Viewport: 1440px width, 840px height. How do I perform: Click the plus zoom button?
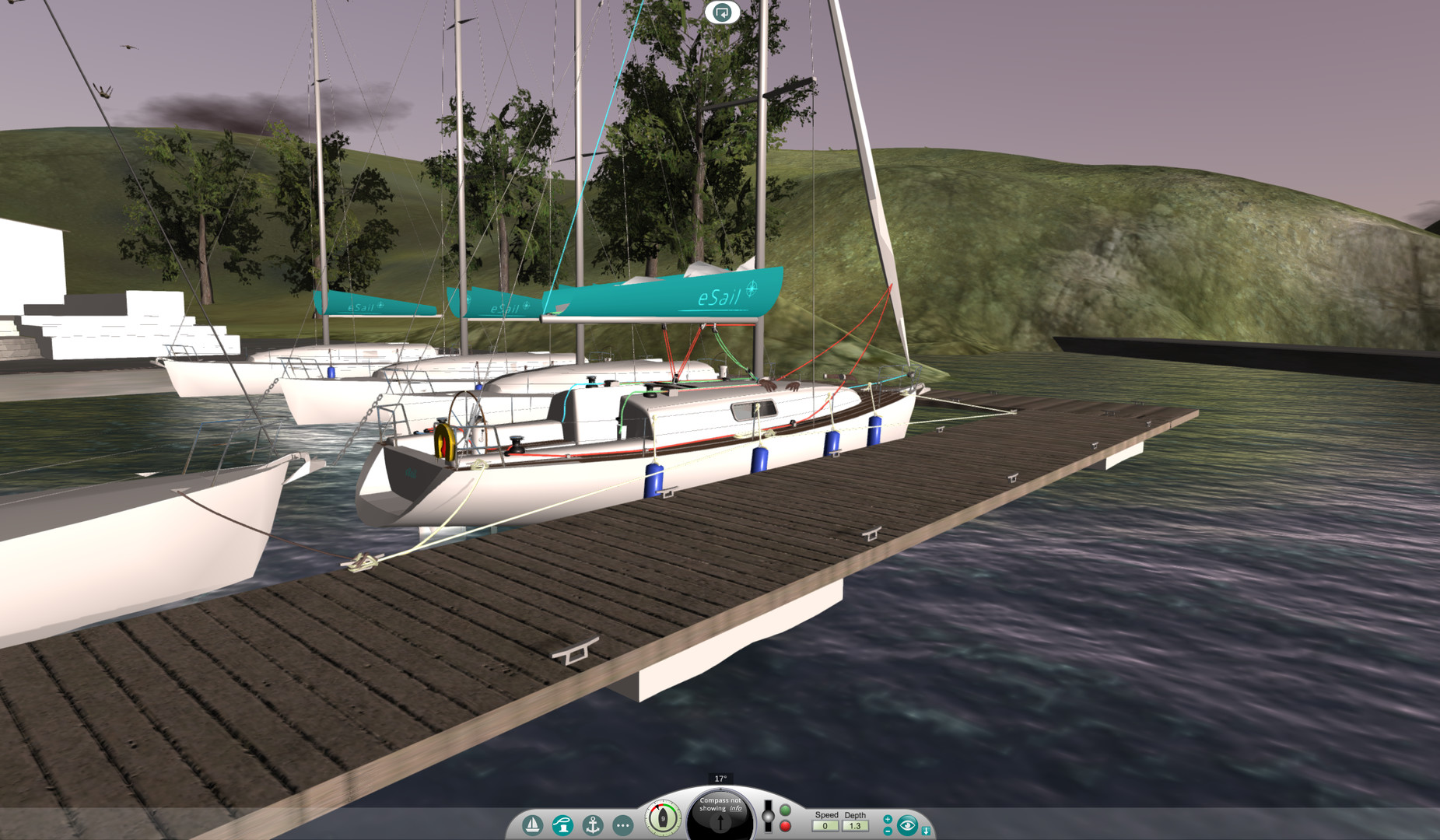coord(888,819)
